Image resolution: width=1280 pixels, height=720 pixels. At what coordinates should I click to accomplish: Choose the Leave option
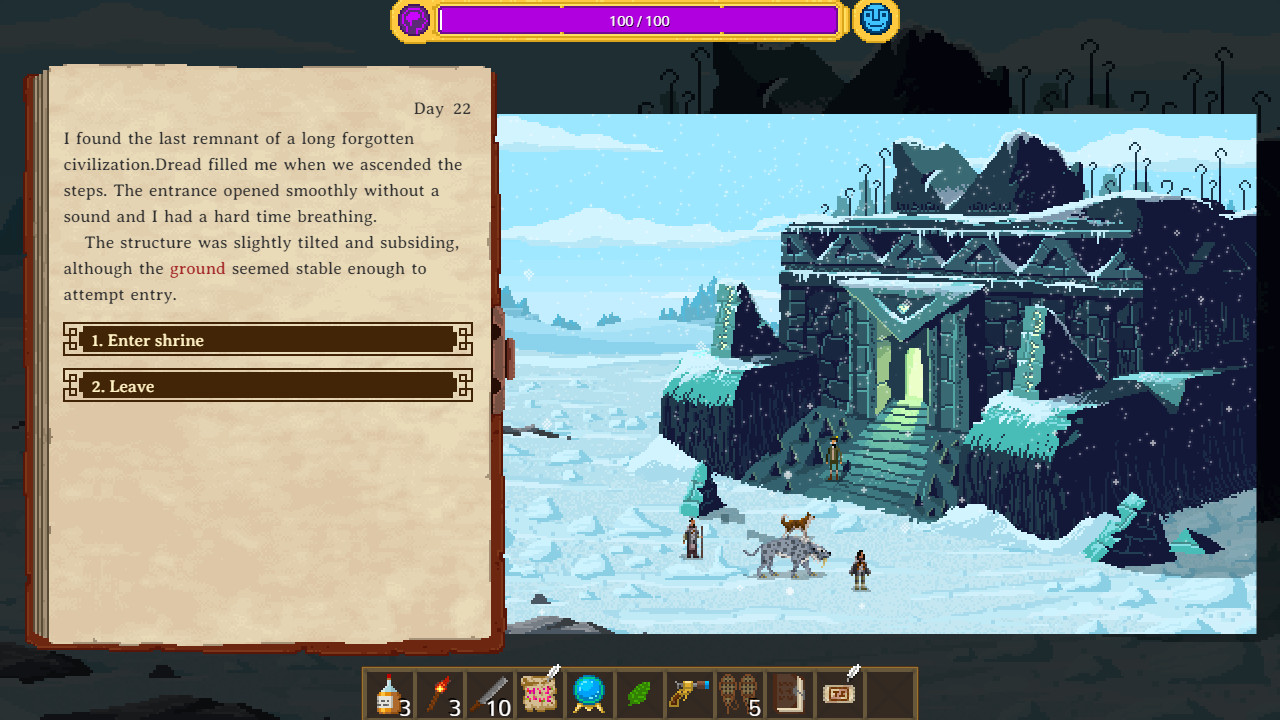click(x=268, y=386)
